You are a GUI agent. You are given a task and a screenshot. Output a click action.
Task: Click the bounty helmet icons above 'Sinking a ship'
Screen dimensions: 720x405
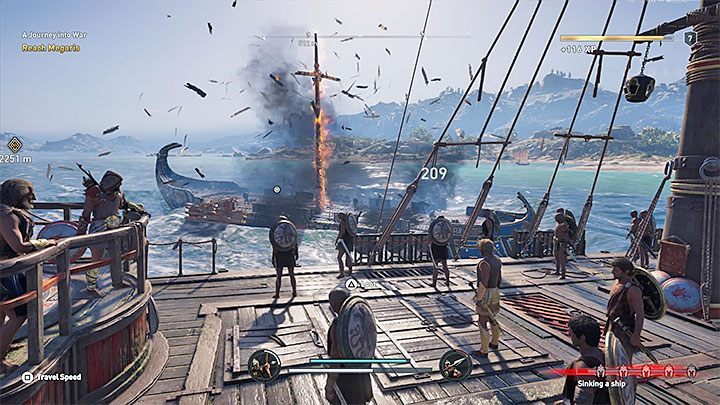coord(648,370)
